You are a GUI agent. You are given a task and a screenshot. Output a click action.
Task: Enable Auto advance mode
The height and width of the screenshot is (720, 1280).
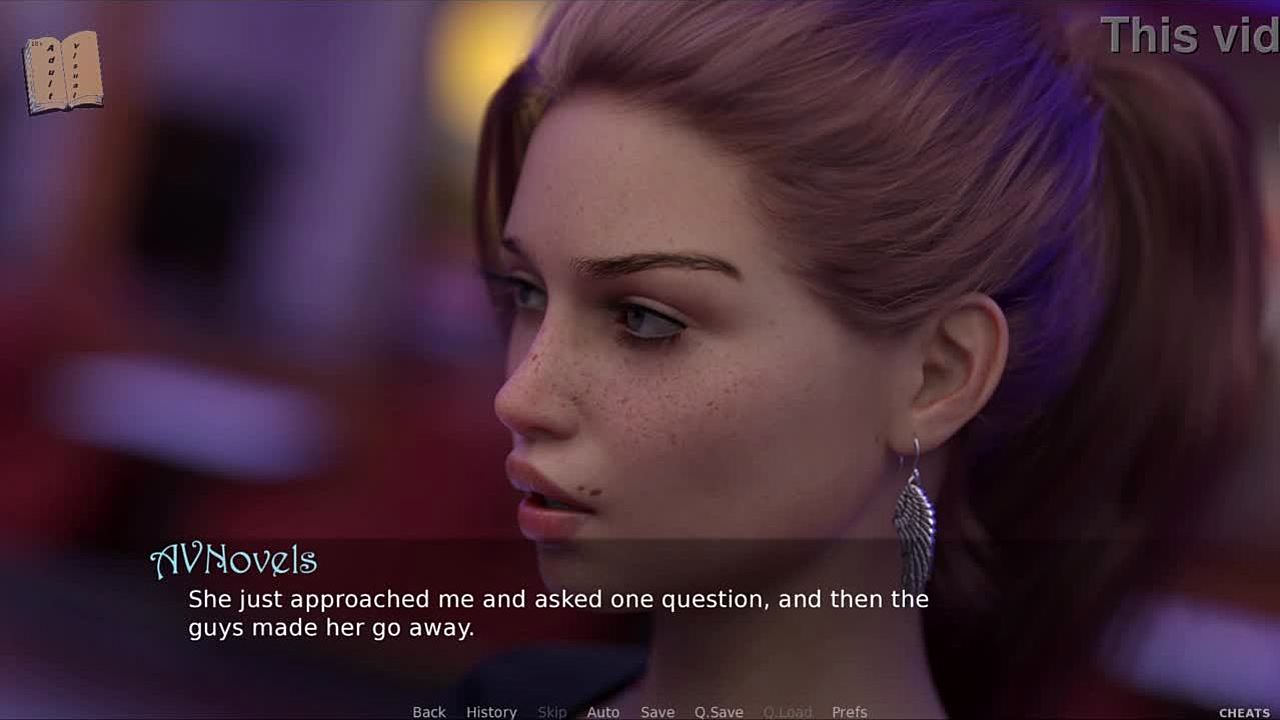[x=603, y=712]
